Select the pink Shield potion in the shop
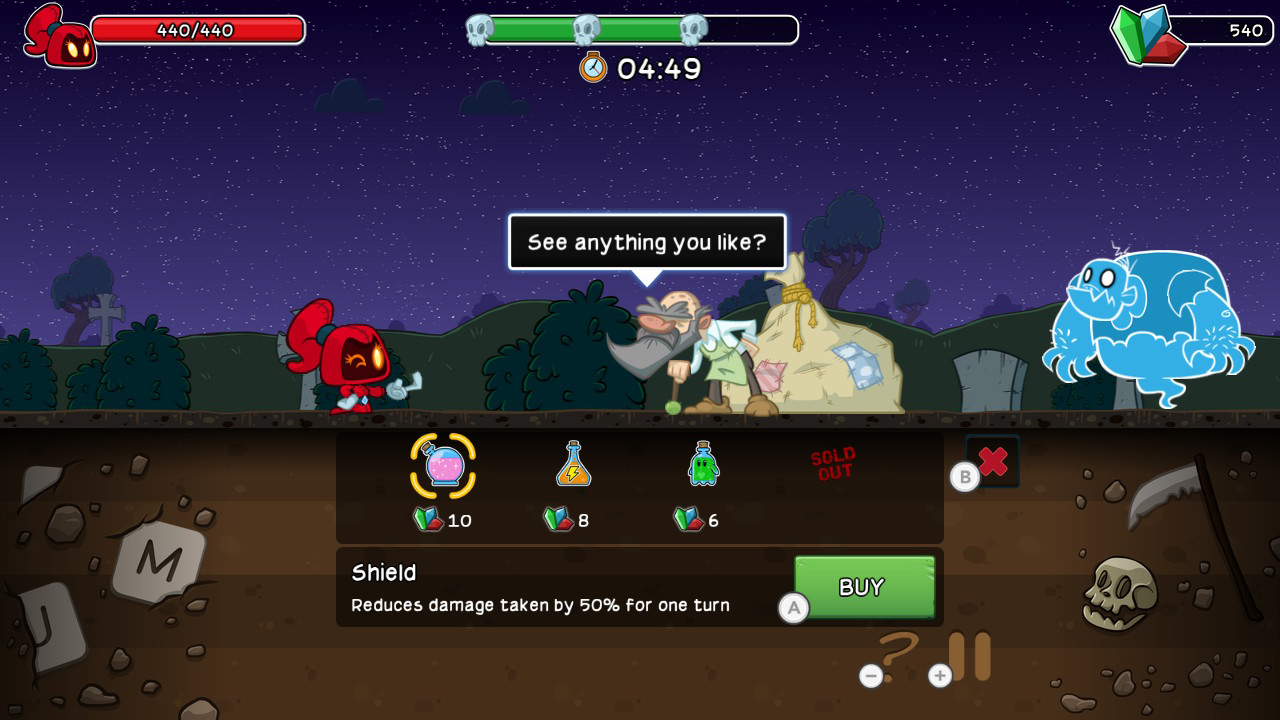The width and height of the screenshot is (1280, 720). click(x=443, y=463)
